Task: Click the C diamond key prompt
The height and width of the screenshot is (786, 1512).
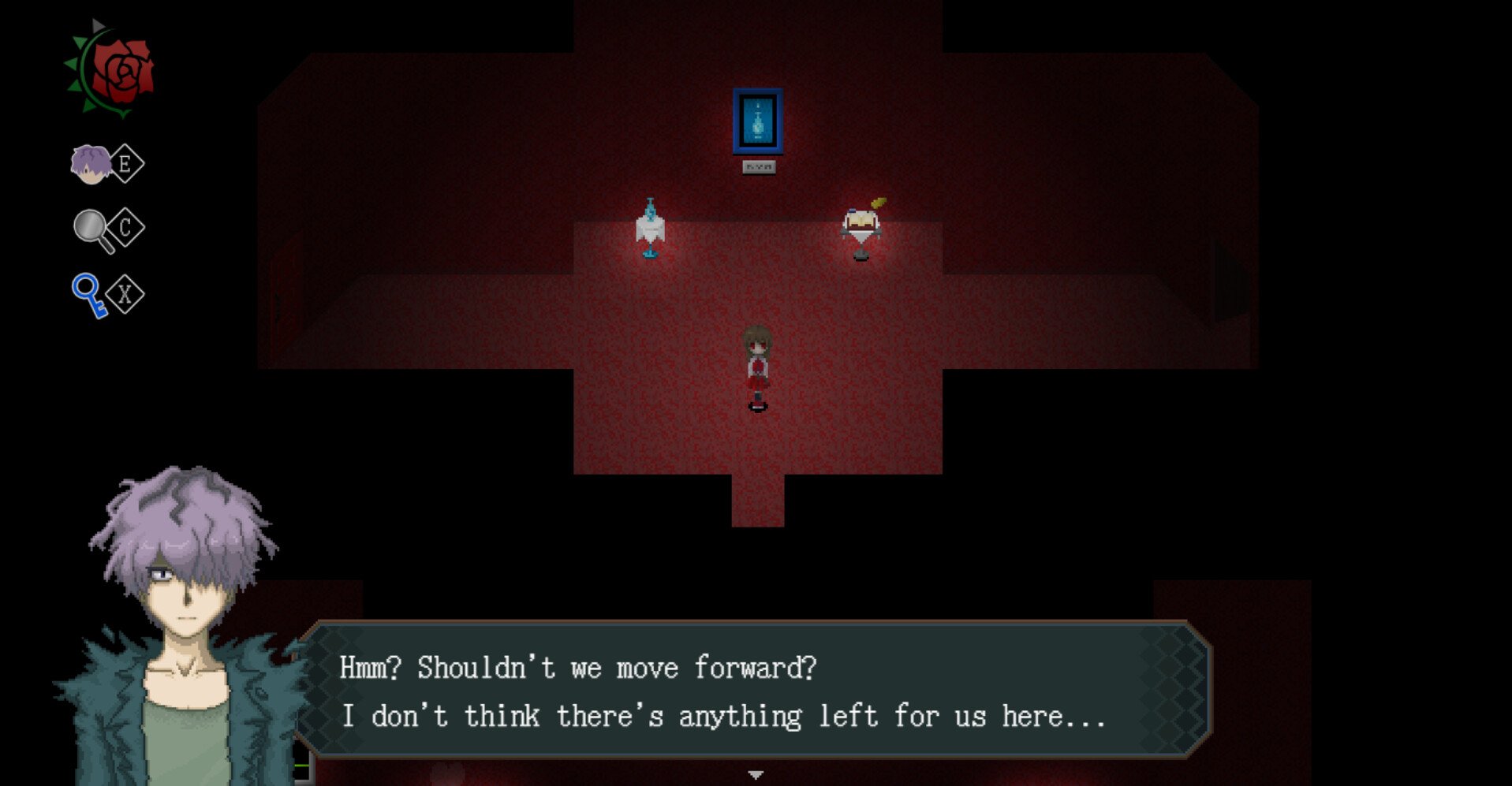Action: 126,227
